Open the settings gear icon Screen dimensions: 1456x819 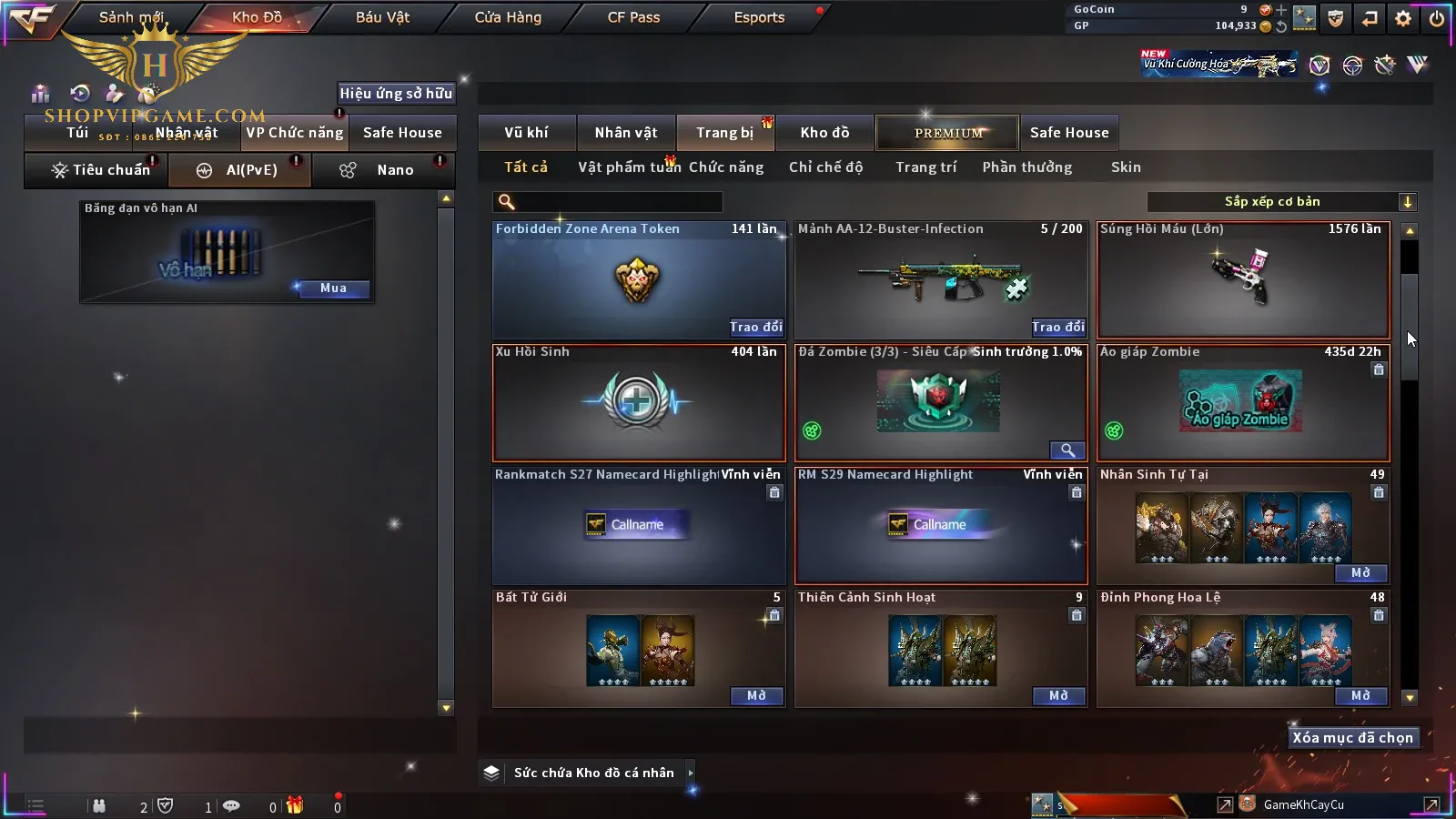tap(1403, 18)
